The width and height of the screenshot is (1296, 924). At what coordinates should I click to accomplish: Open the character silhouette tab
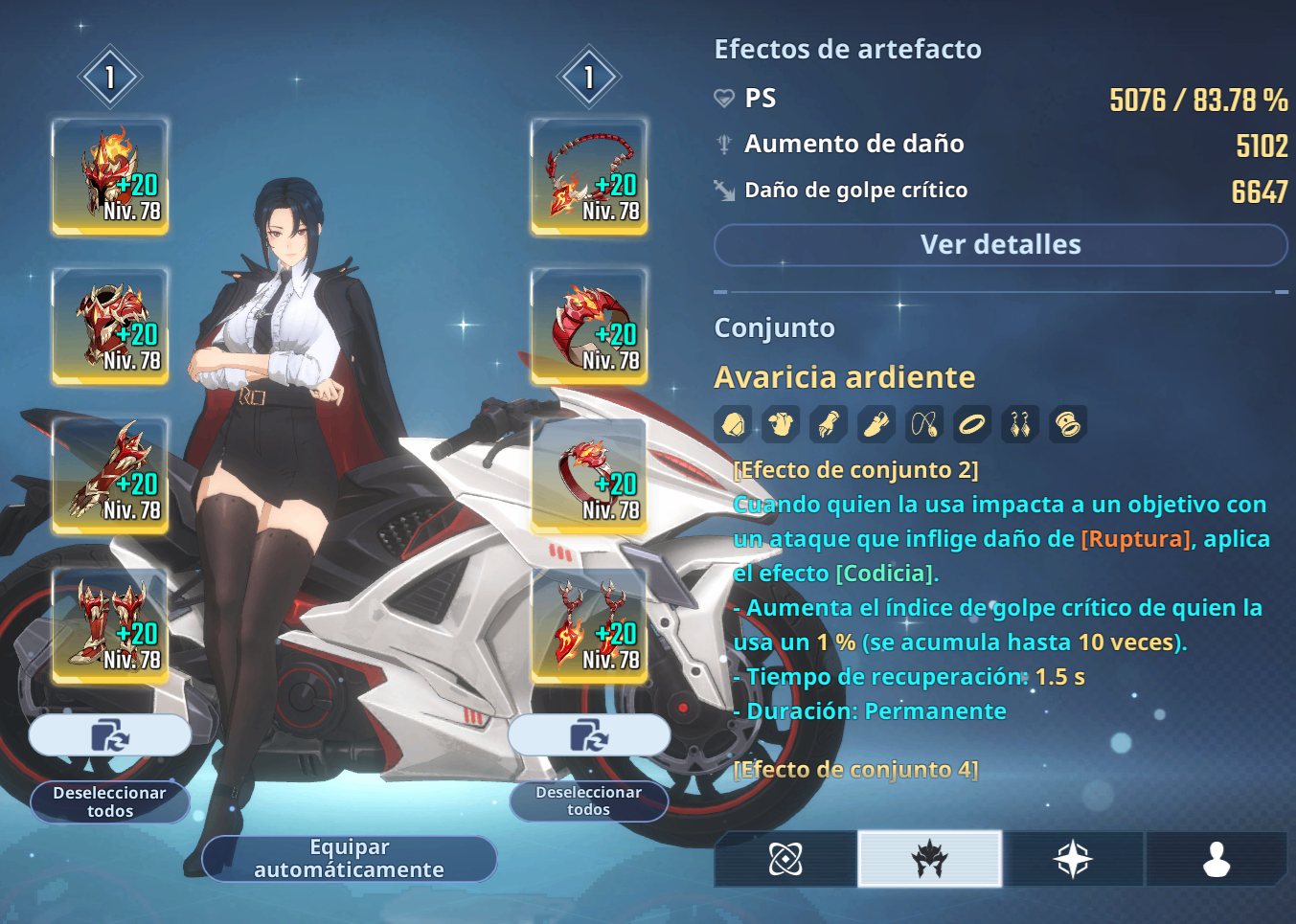(1216, 859)
